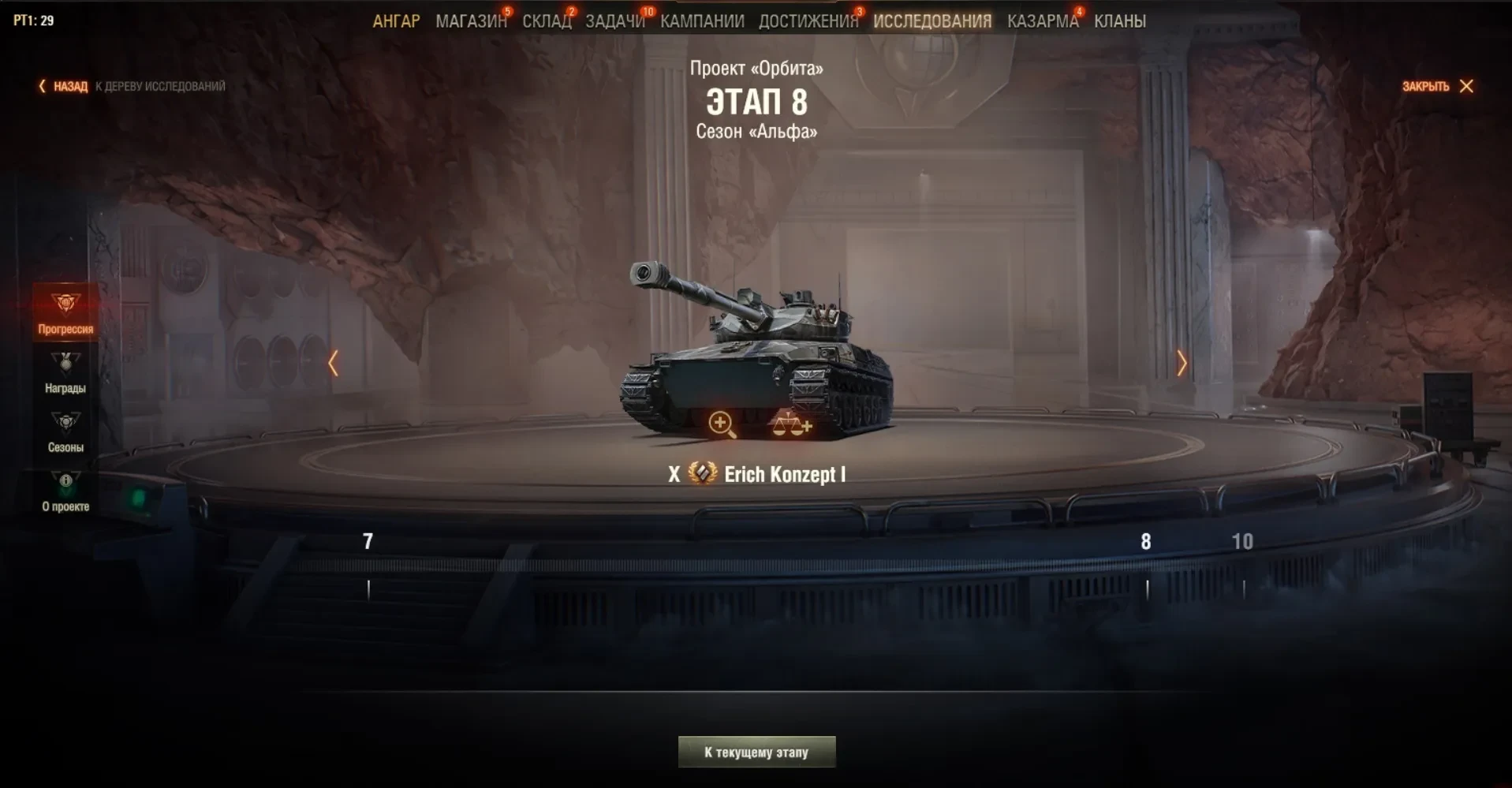Click the К текущему этапу button
Image resolution: width=1512 pixels, height=788 pixels.
click(756, 752)
